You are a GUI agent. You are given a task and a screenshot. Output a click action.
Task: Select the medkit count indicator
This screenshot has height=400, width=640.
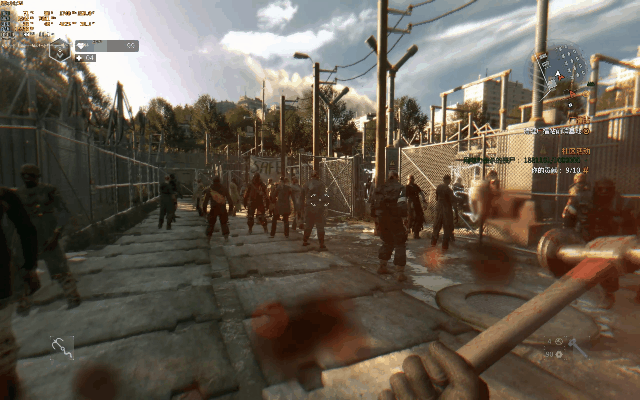click(x=85, y=58)
